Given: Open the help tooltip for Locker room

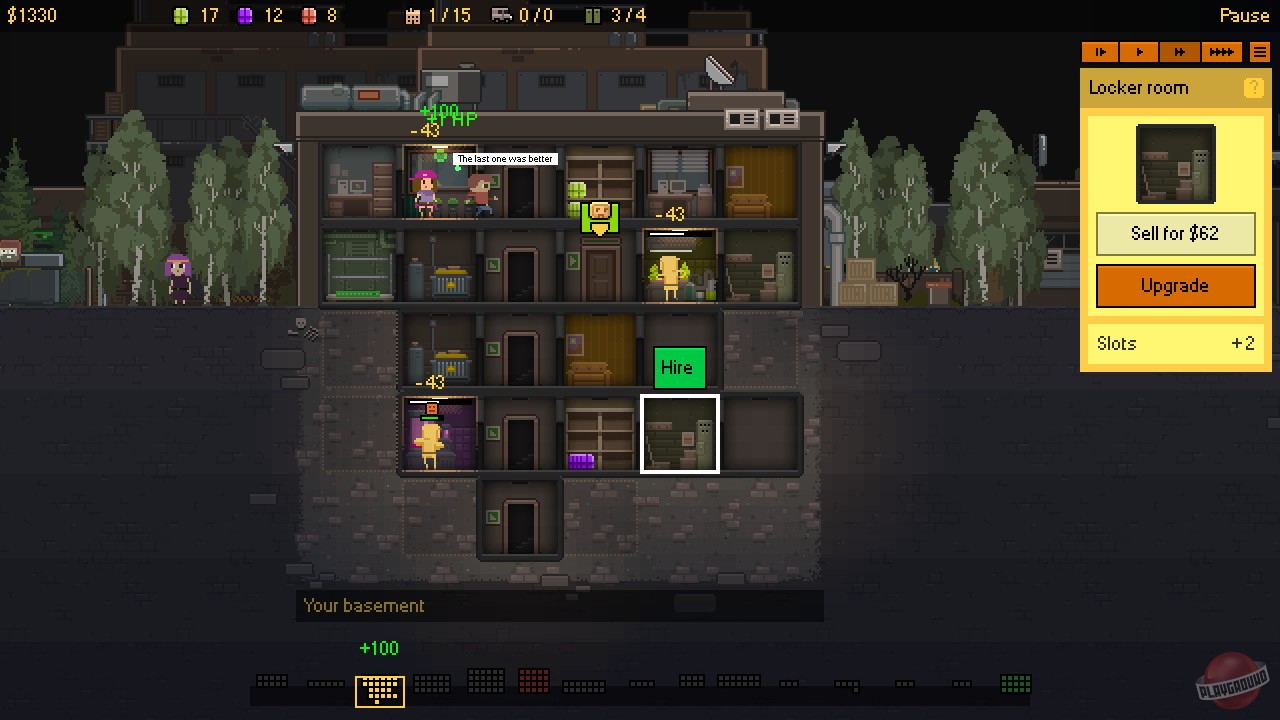Looking at the screenshot, I should pyautogui.click(x=1254, y=87).
